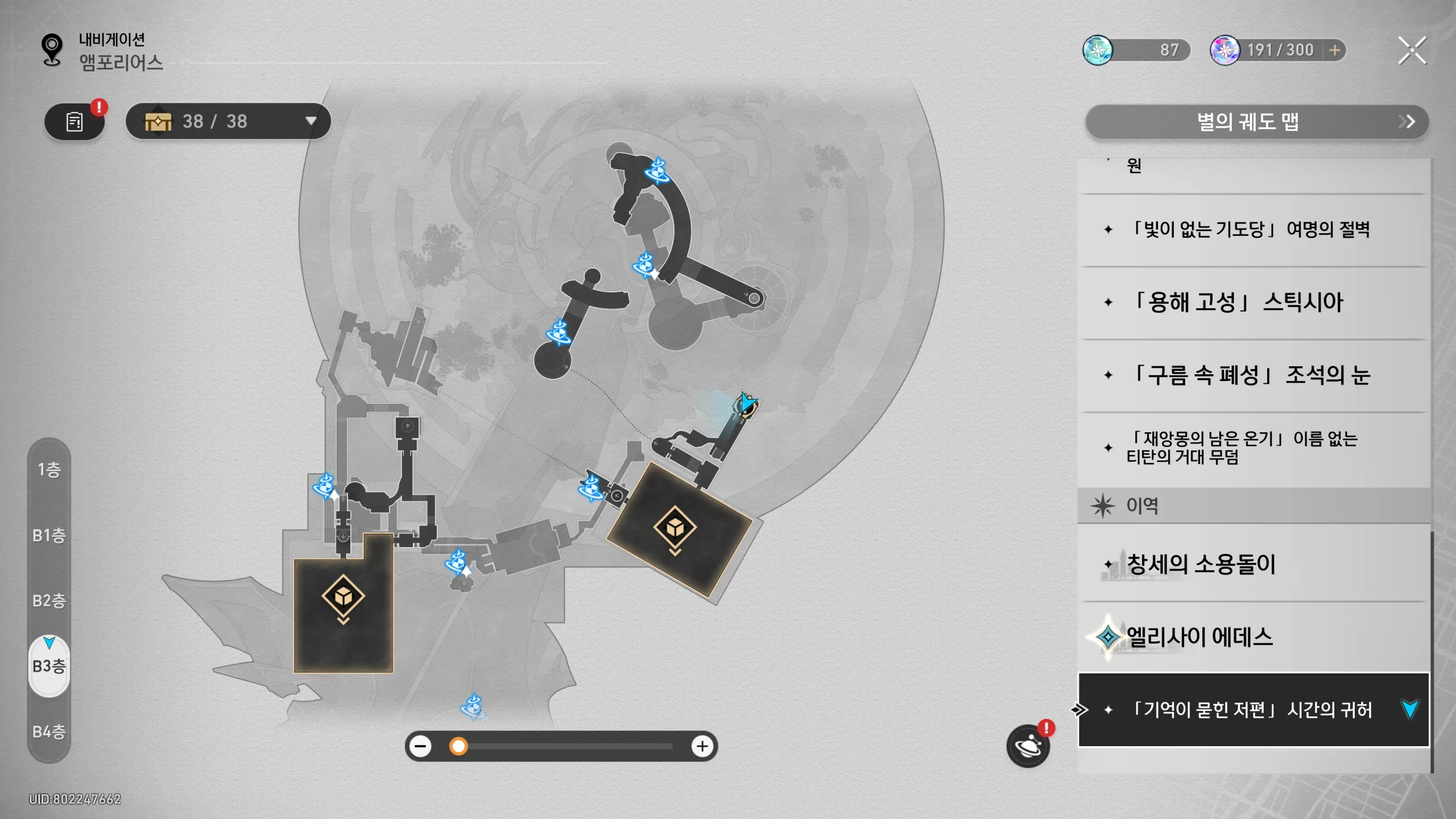Screen dimensions: 1456x819
Task: Add Trailblaze Power with the plus button
Action: pos(1334,51)
